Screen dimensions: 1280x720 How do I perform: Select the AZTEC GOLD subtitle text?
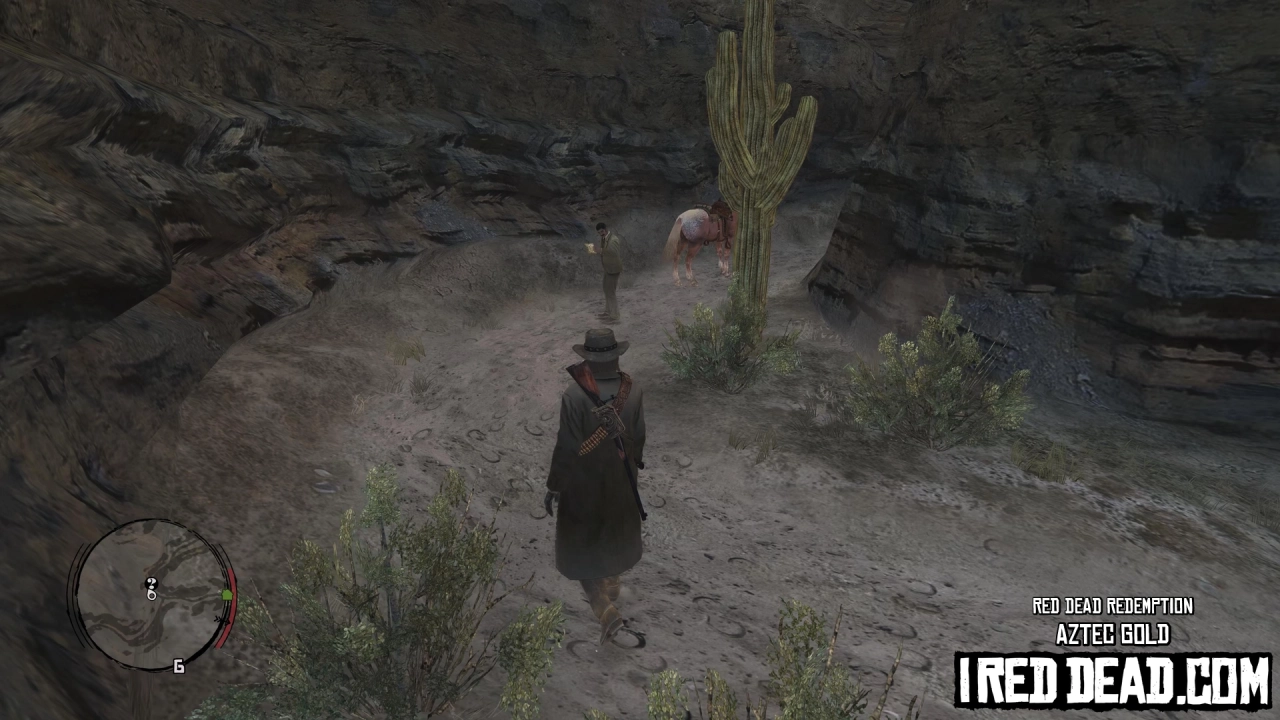pyautogui.click(x=1113, y=633)
